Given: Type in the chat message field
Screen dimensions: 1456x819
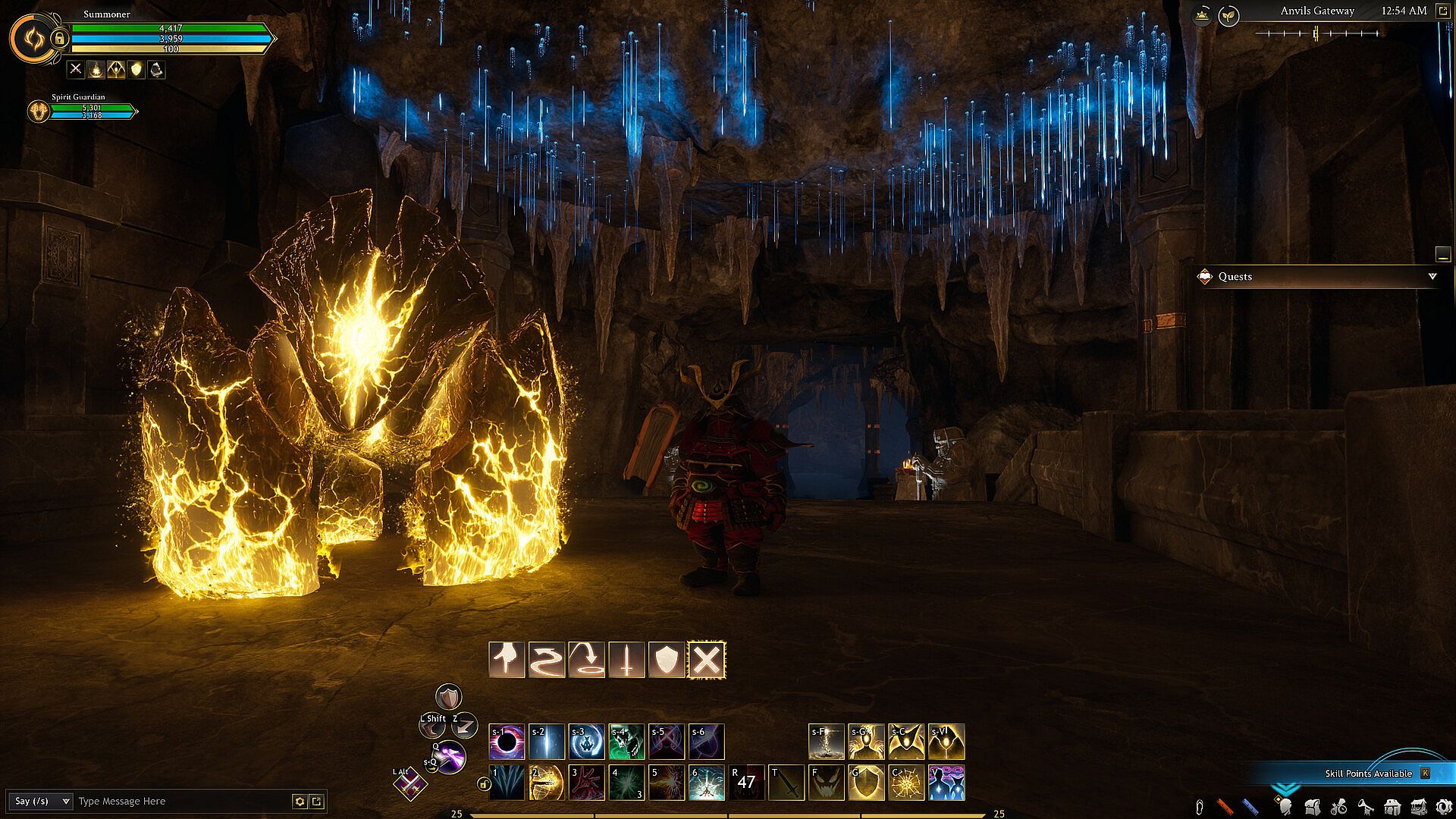Looking at the screenshot, I should point(182,802).
